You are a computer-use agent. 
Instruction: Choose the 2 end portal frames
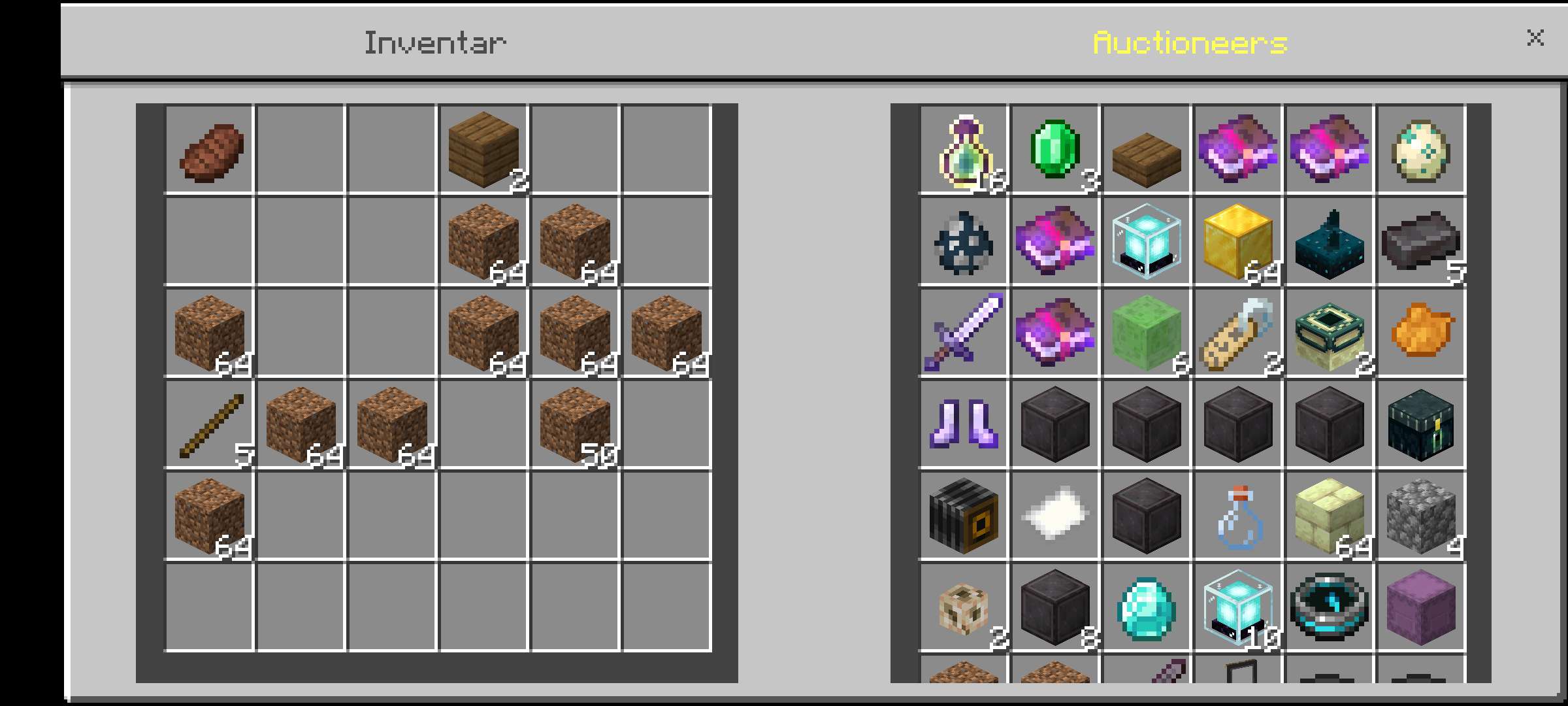click(1330, 333)
